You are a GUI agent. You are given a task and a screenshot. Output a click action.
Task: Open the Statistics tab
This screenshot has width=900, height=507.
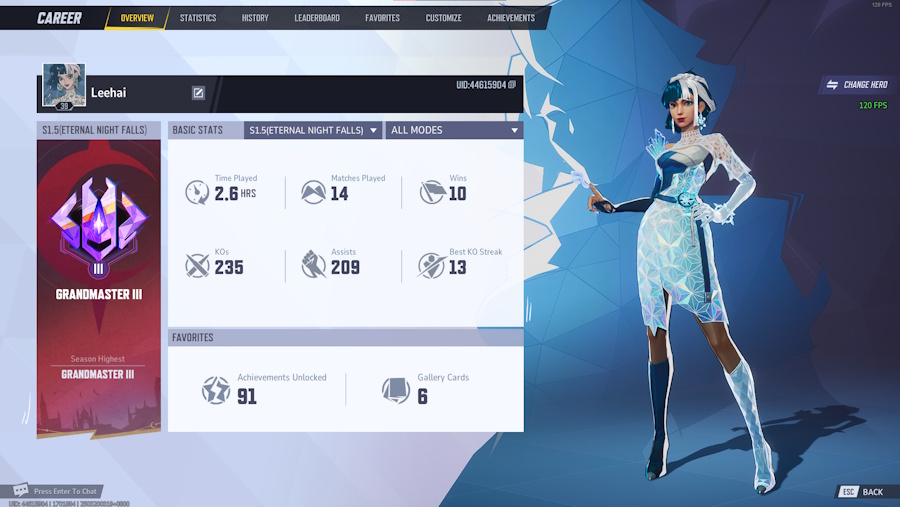[x=198, y=18]
